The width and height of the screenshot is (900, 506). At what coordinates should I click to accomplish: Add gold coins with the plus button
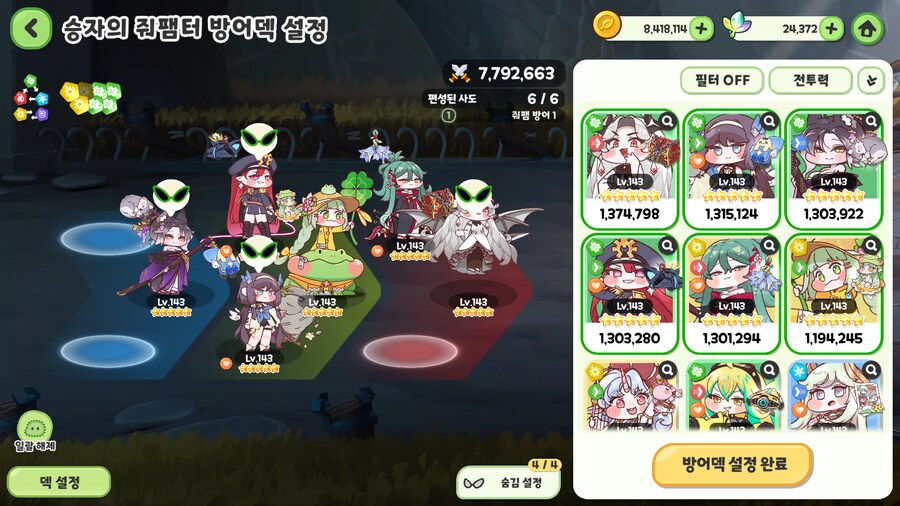[x=702, y=28]
